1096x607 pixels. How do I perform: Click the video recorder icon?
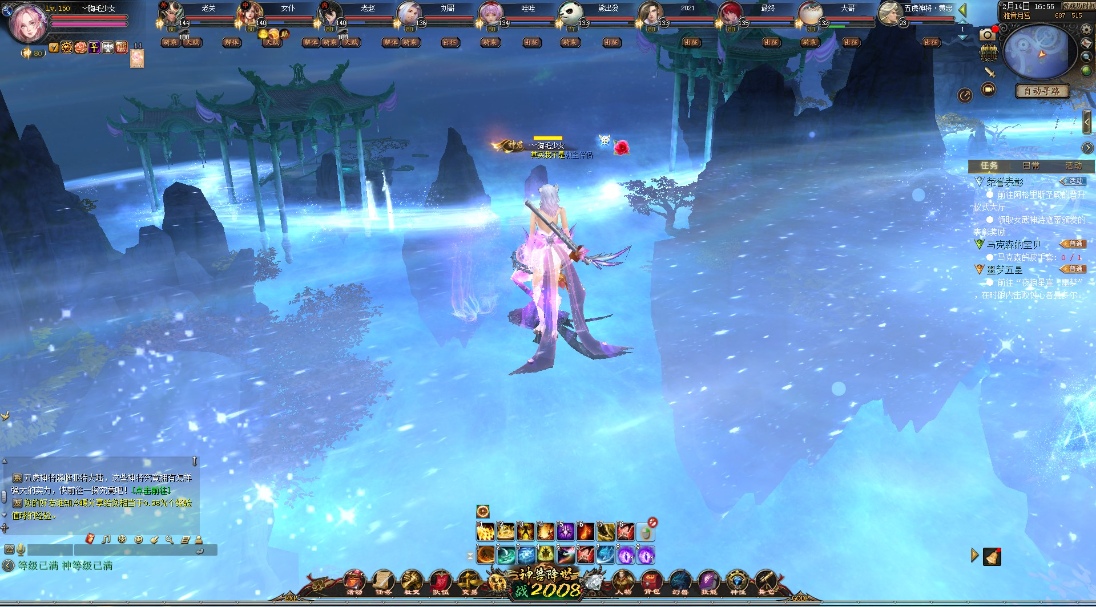(989, 89)
